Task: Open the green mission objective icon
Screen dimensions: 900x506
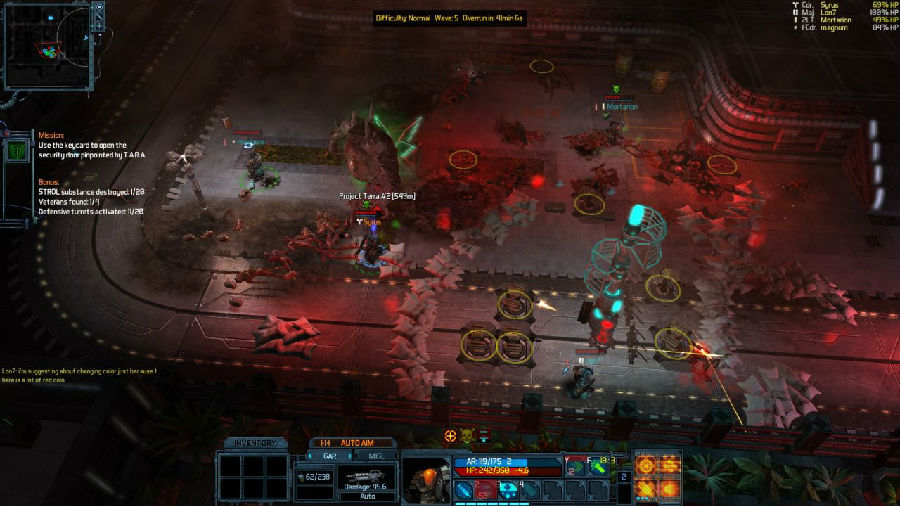Action: 17,150
